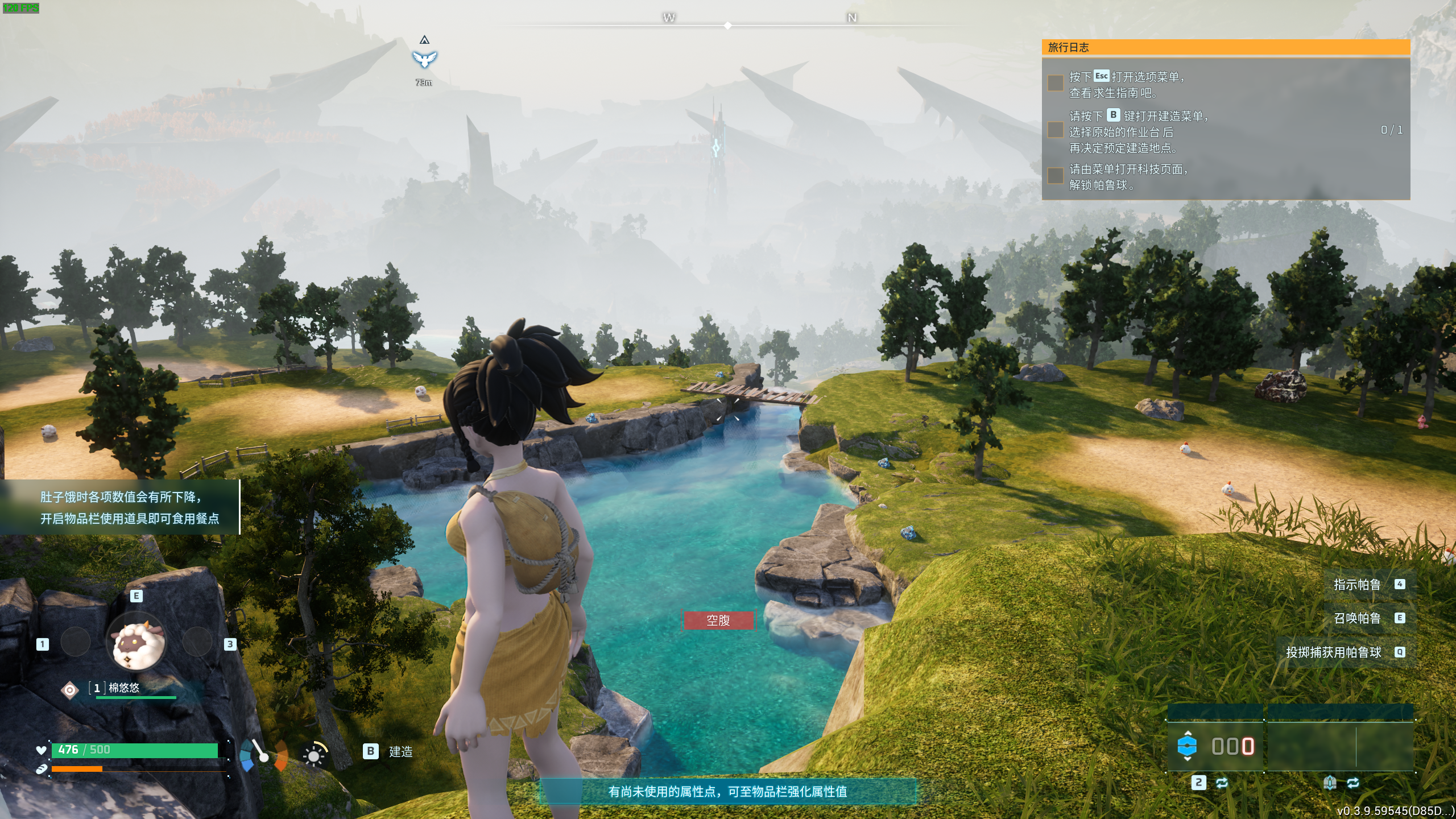Tick the build workbench objective checkbox
This screenshot has width=1456, height=819.
coord(1055,130)
